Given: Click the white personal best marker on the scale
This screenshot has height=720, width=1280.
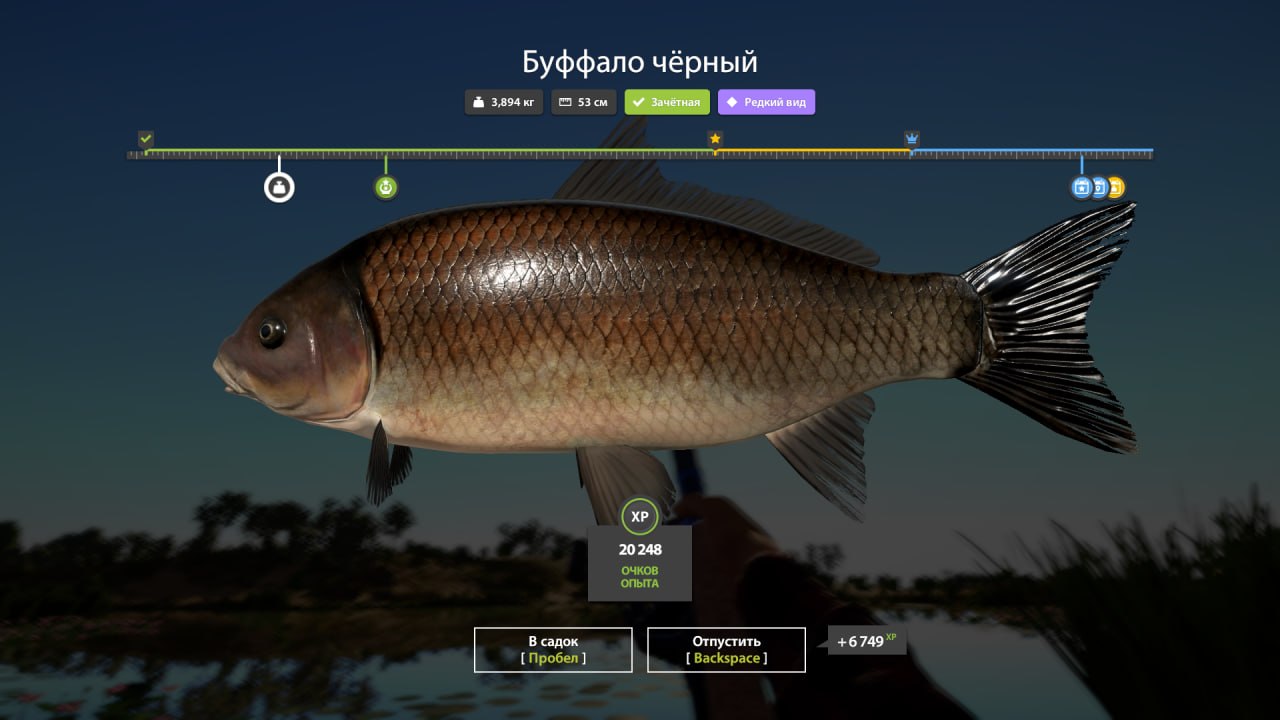Looking at the screenshot, I should tap(278, 186).
